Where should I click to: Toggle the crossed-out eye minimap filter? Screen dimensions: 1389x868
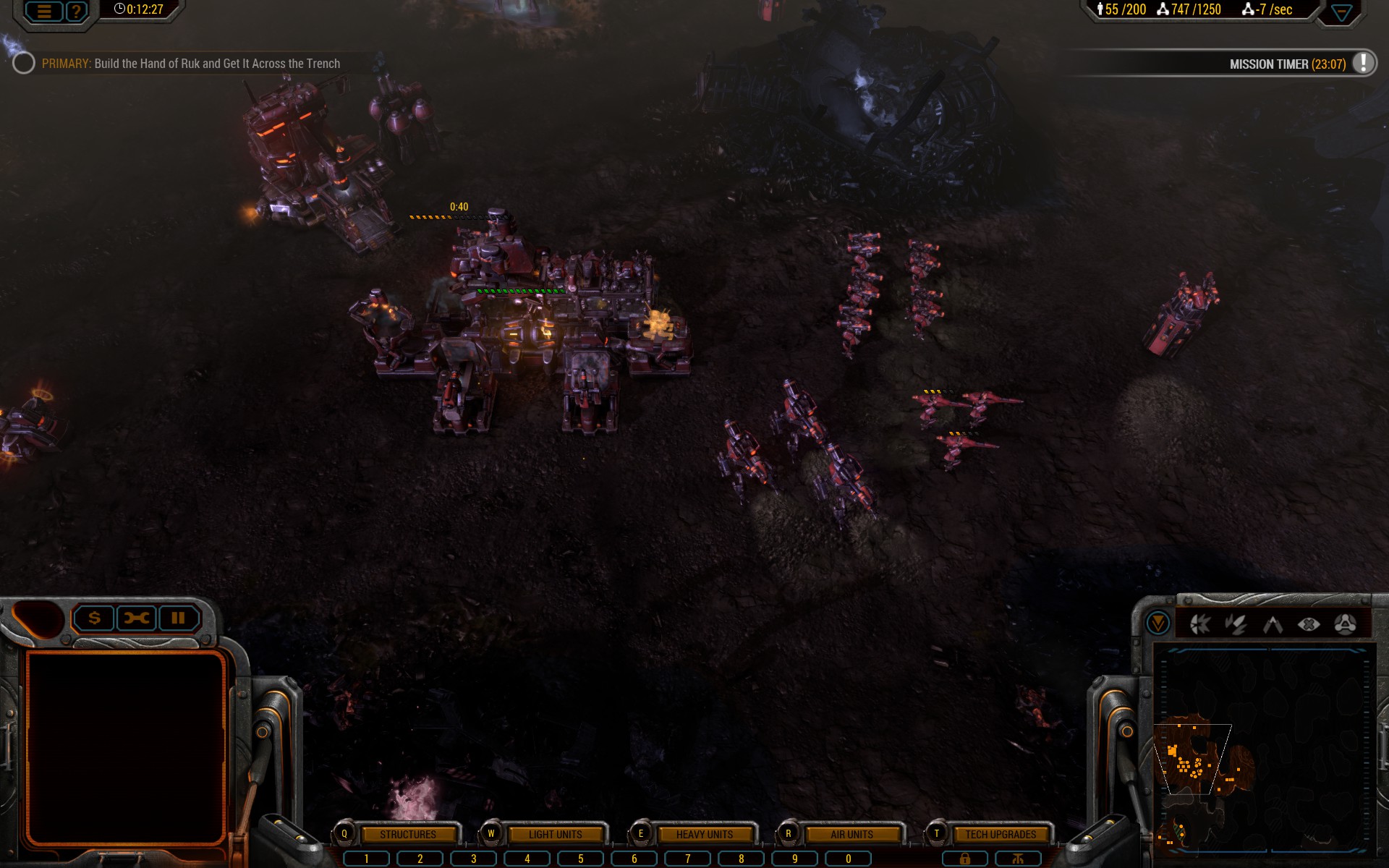1309,624
